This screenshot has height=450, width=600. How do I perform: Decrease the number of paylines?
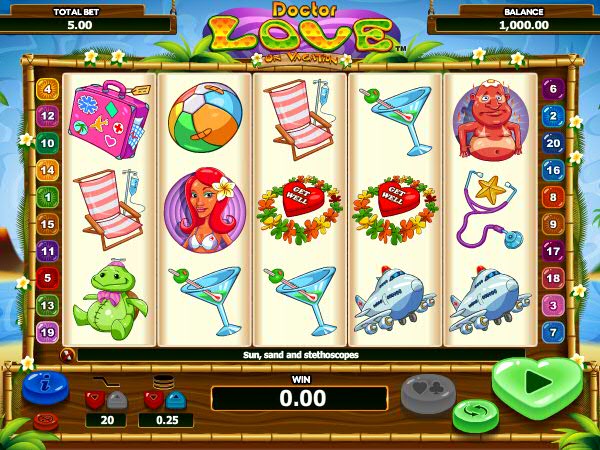(95, 400)
